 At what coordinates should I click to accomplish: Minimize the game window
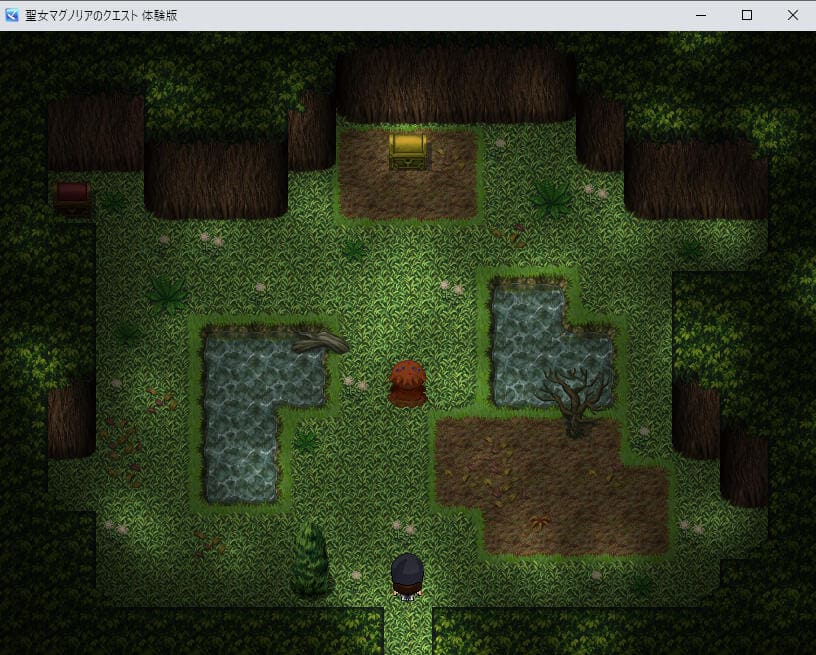tap(701, 15)
